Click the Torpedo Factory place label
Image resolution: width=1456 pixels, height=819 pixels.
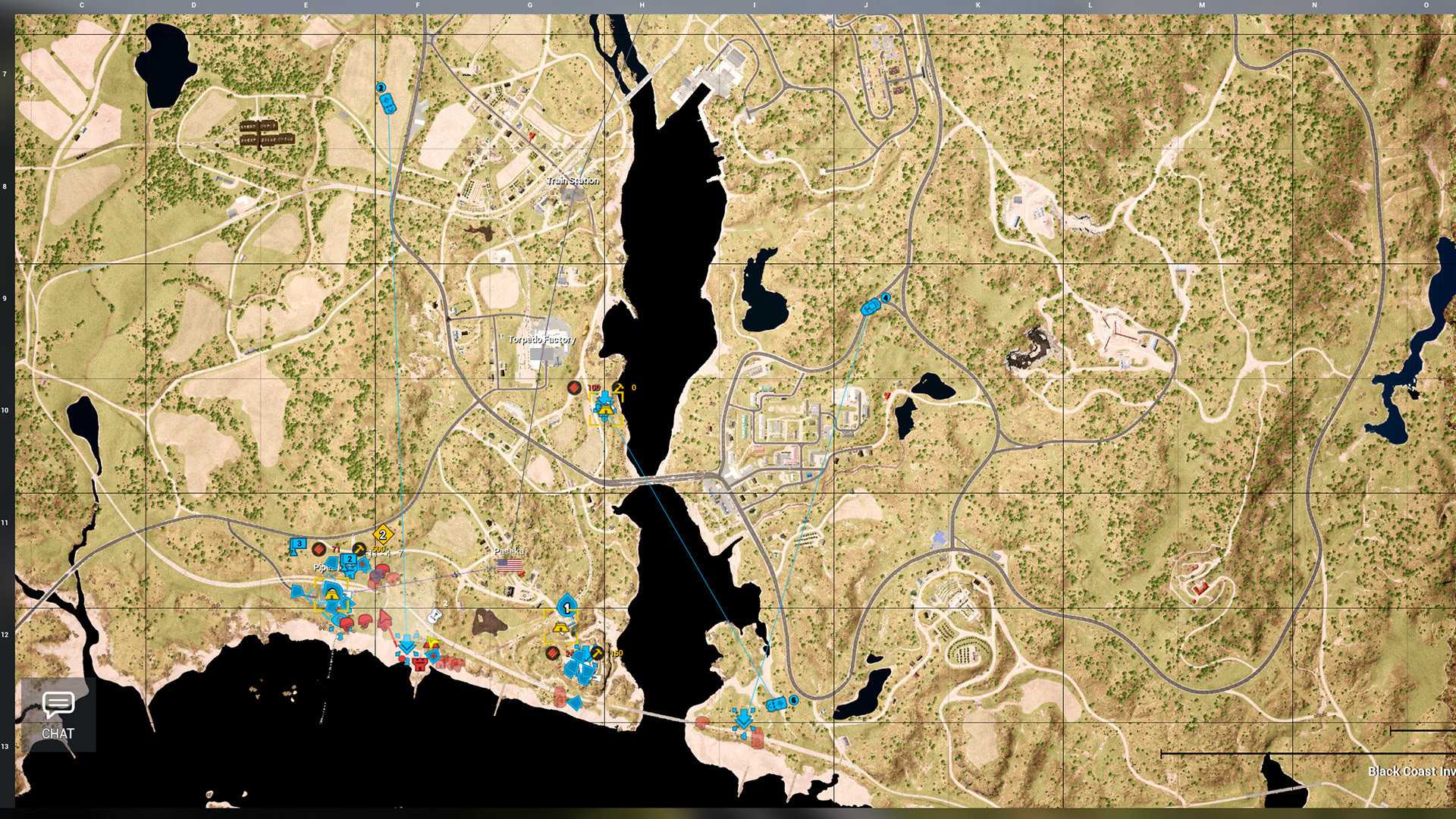click(x=541, y=339)
